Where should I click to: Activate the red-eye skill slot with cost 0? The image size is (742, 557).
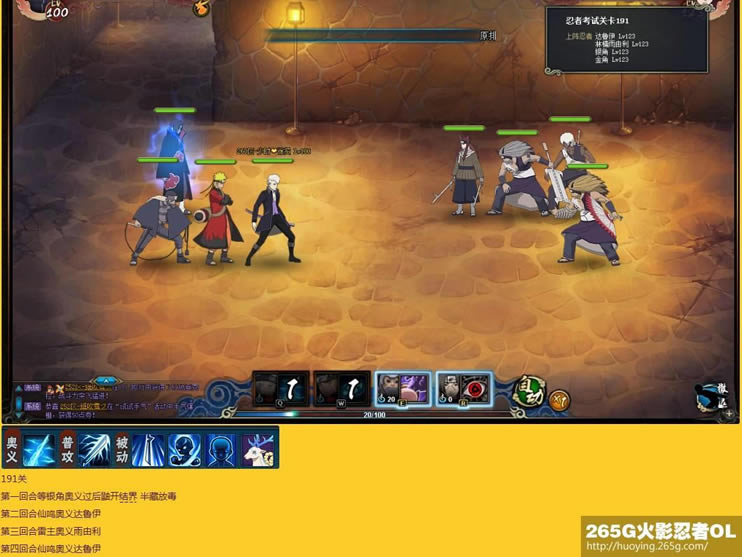[x=464, y=389]
